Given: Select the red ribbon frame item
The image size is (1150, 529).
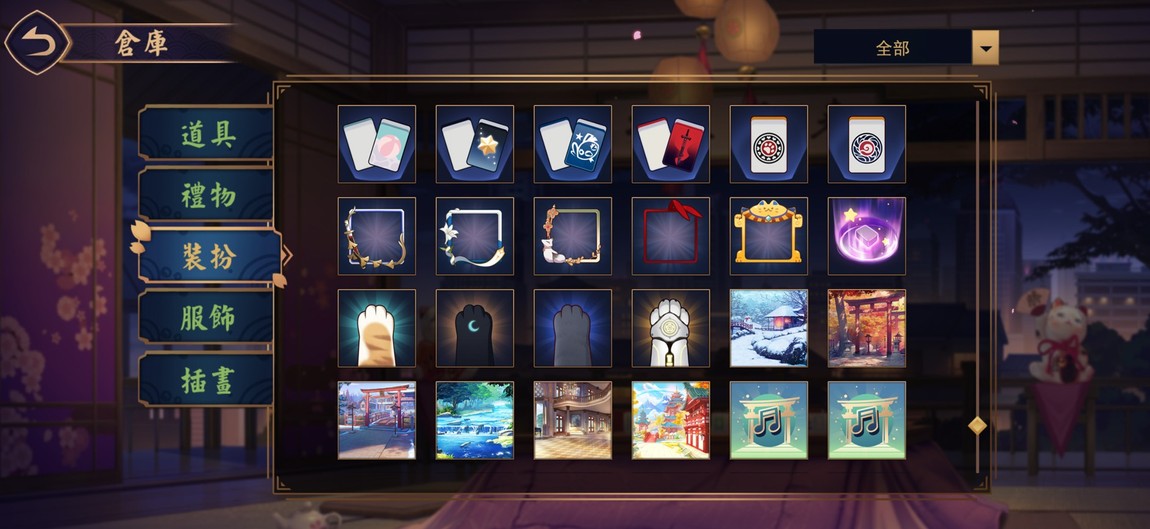Looking at the screenshot, I should click(x=671, y=236).
